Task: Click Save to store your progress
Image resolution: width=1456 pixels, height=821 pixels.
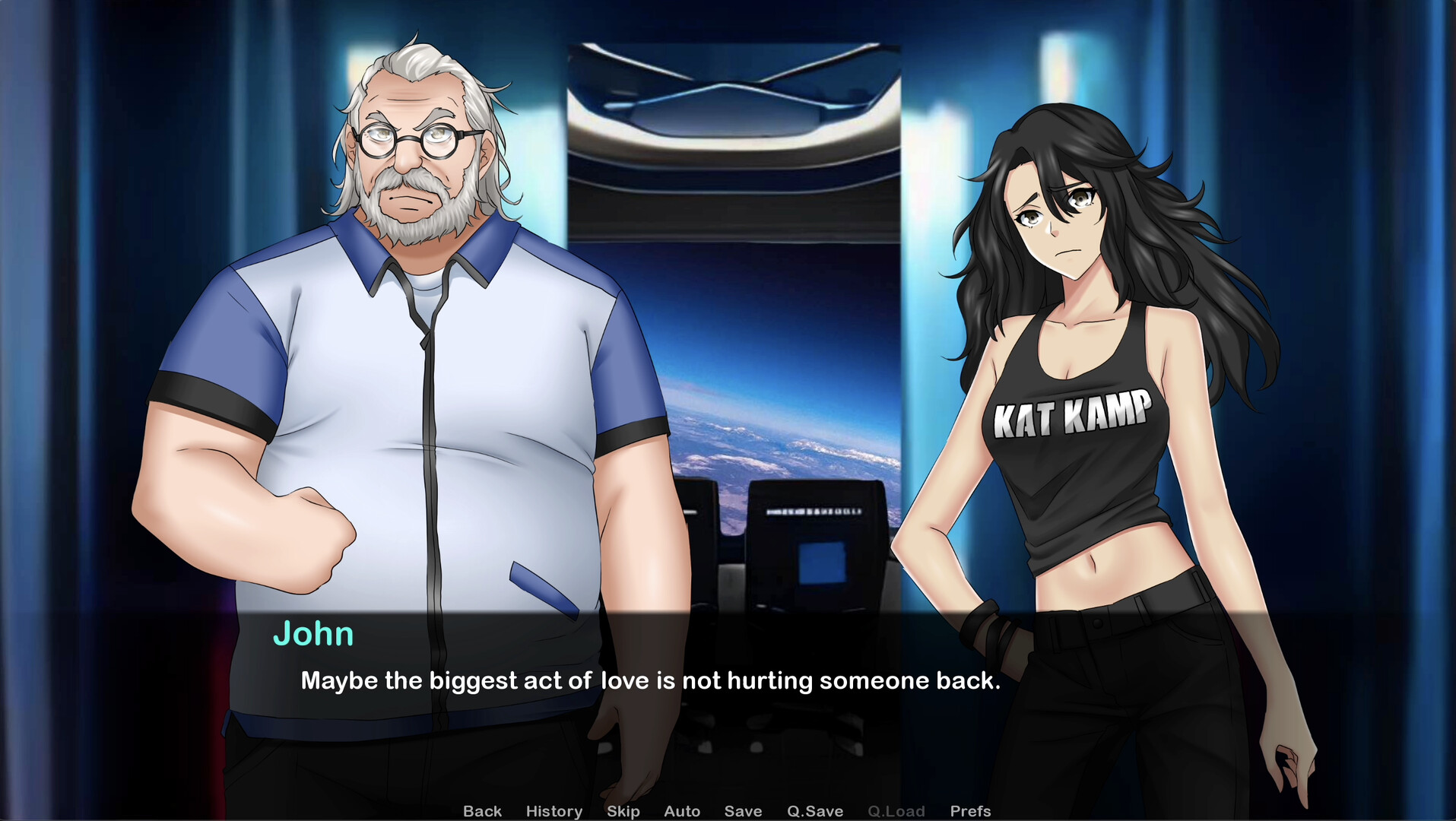Action: tap(743, 811)
